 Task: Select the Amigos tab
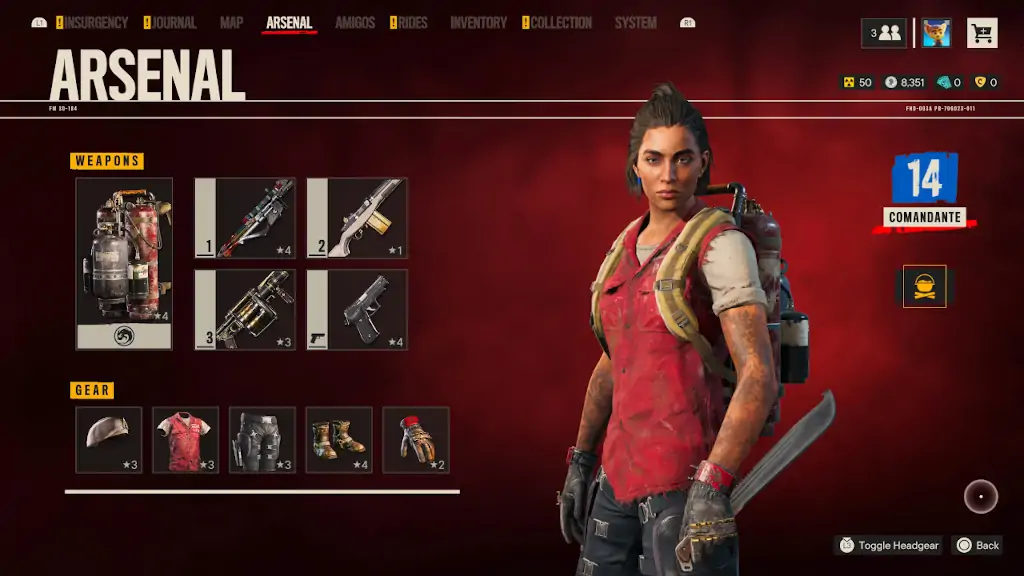pos(355,23)
